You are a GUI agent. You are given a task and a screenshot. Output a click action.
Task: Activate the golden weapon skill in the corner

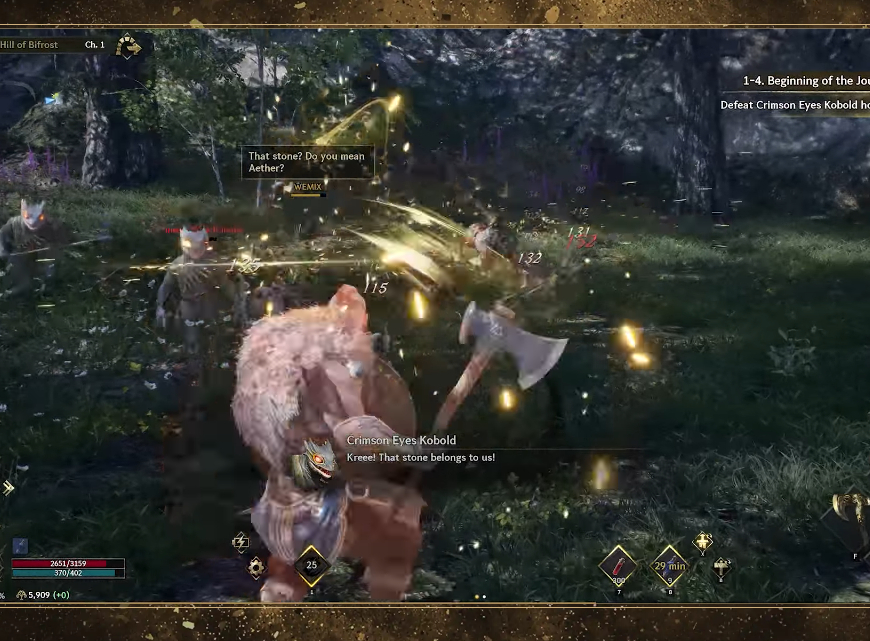[852, 515]
